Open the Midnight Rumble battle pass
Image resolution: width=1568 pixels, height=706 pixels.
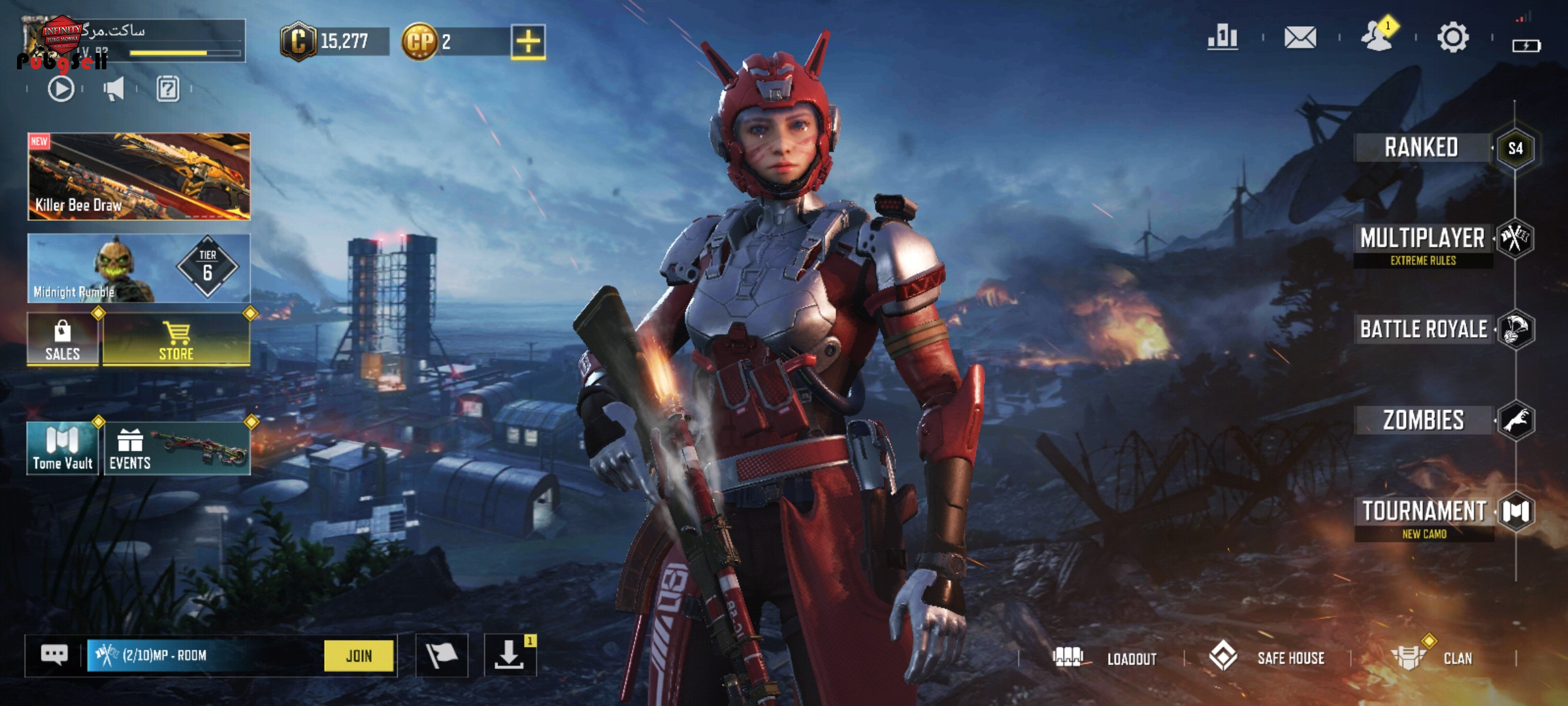click(x=139, y=269)
